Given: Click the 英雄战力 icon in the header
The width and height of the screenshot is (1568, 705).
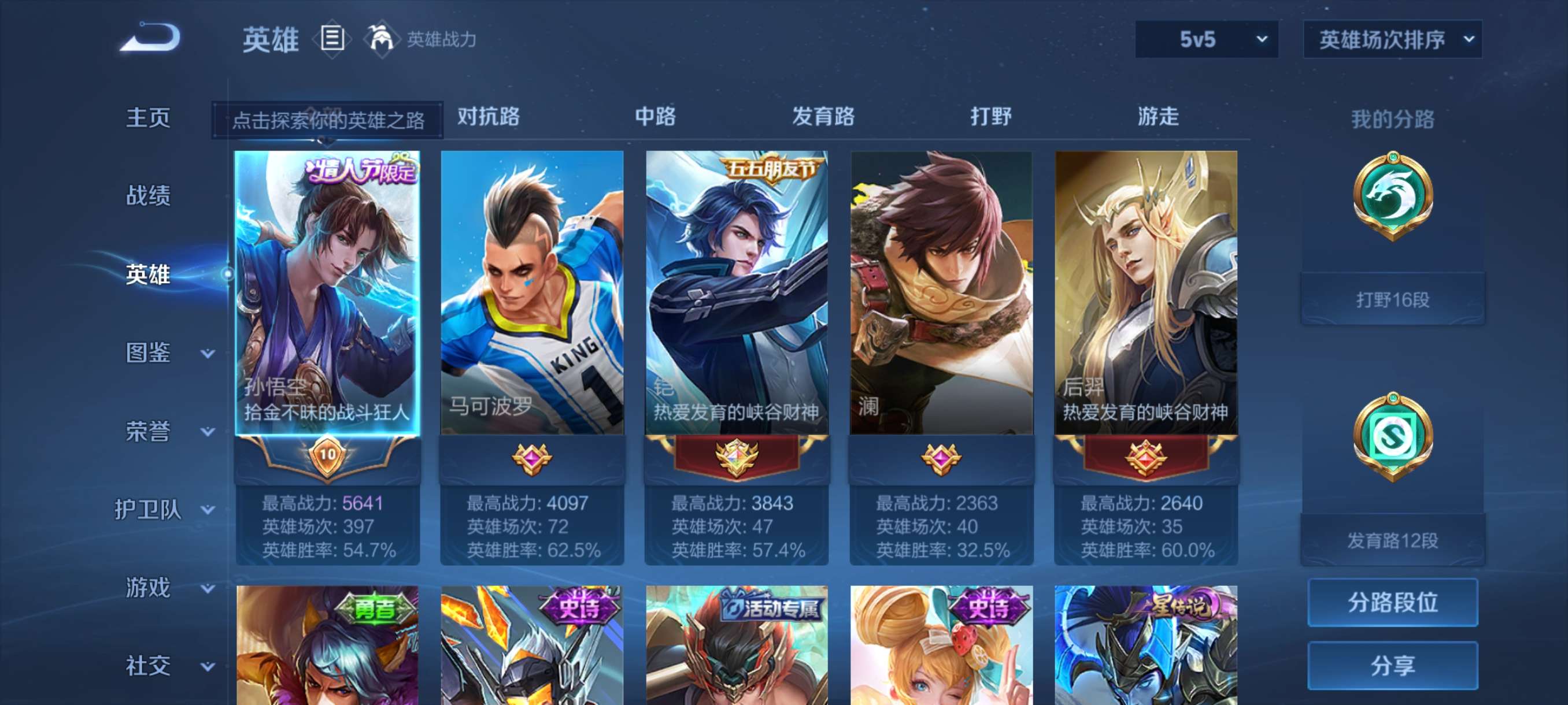Looking at the screenshot, I should tap(383, 38).
